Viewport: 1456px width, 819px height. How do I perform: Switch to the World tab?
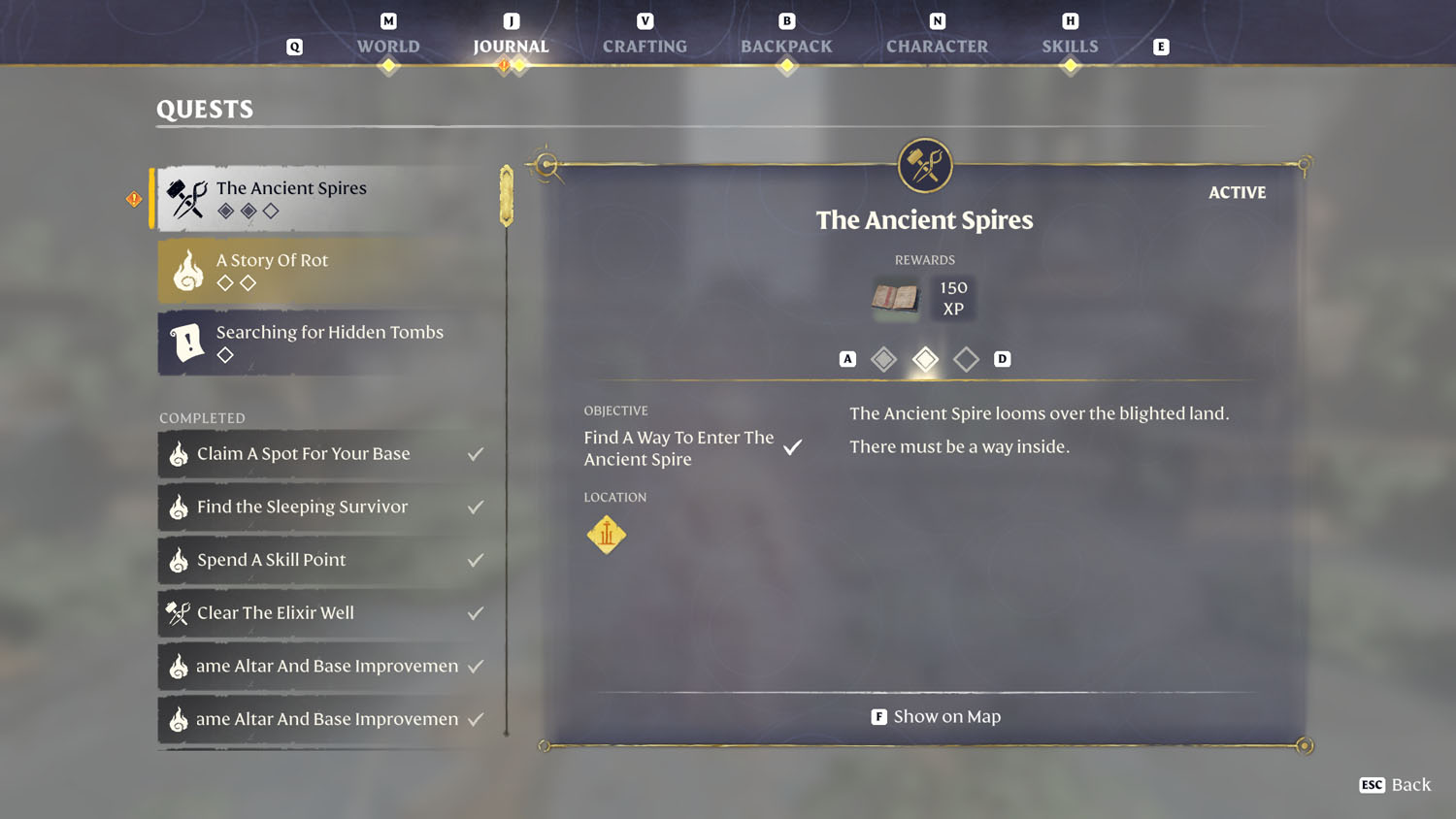[388, 46]
